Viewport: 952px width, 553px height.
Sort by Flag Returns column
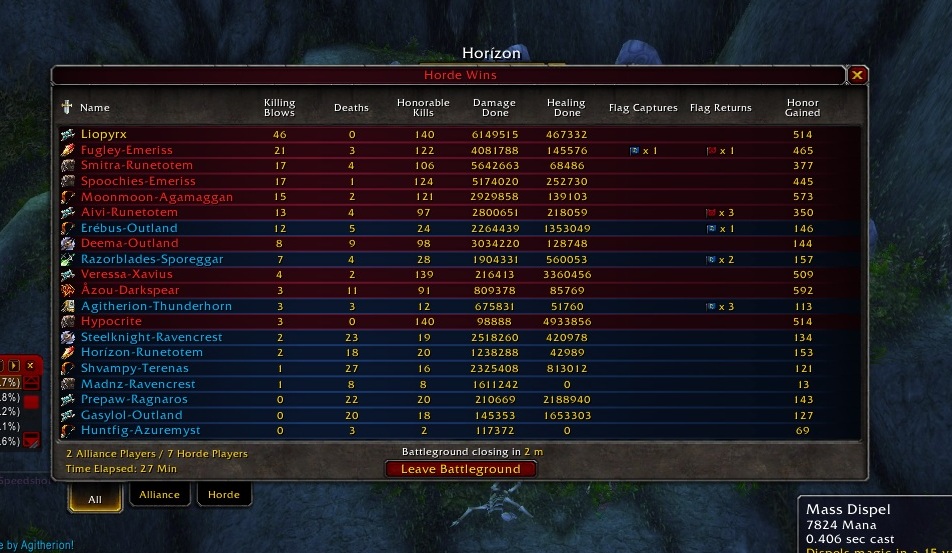720,108
